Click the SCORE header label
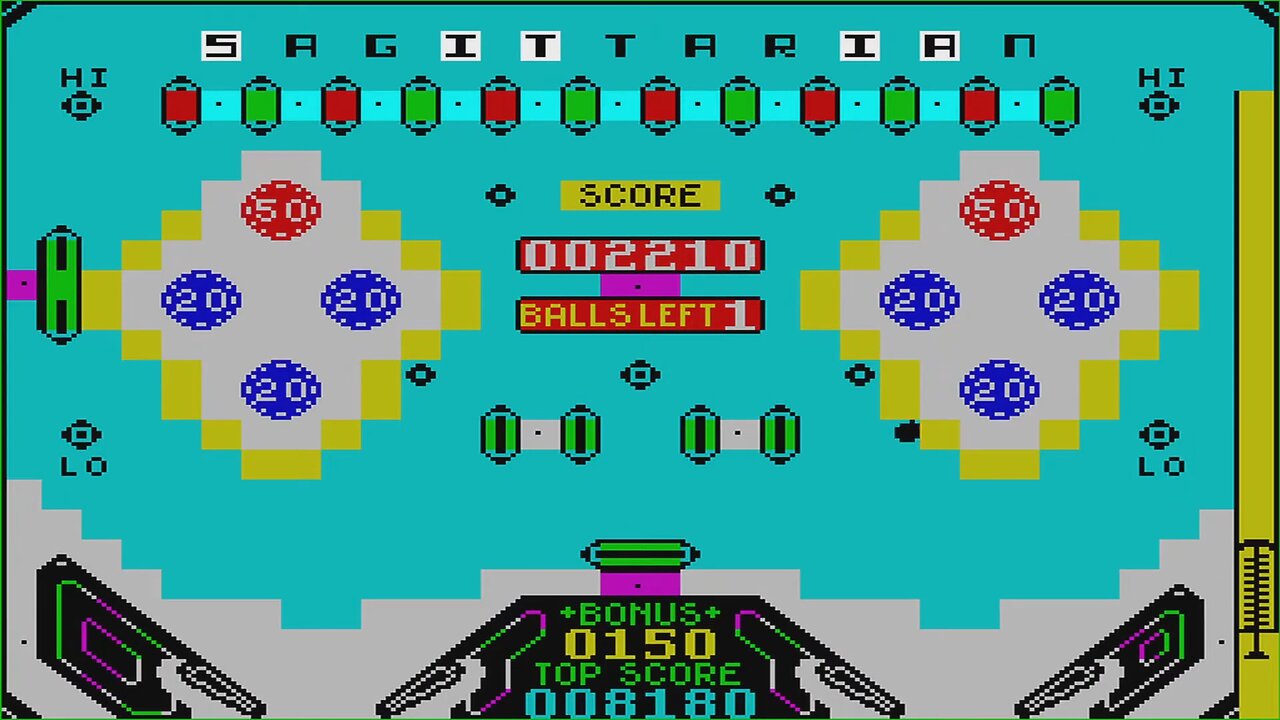Viewport: 1280px width, 720px height. (x=639, y=195)
